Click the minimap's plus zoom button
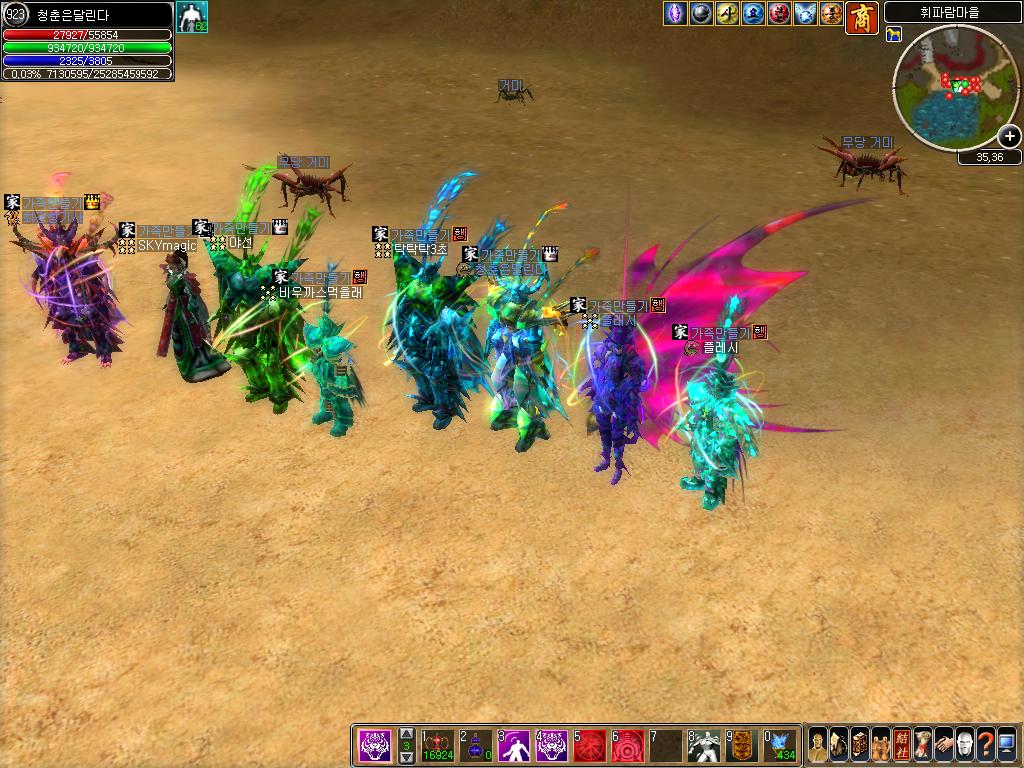The width and height of the screenshot is (1024, 768). tap(1009, 137)
